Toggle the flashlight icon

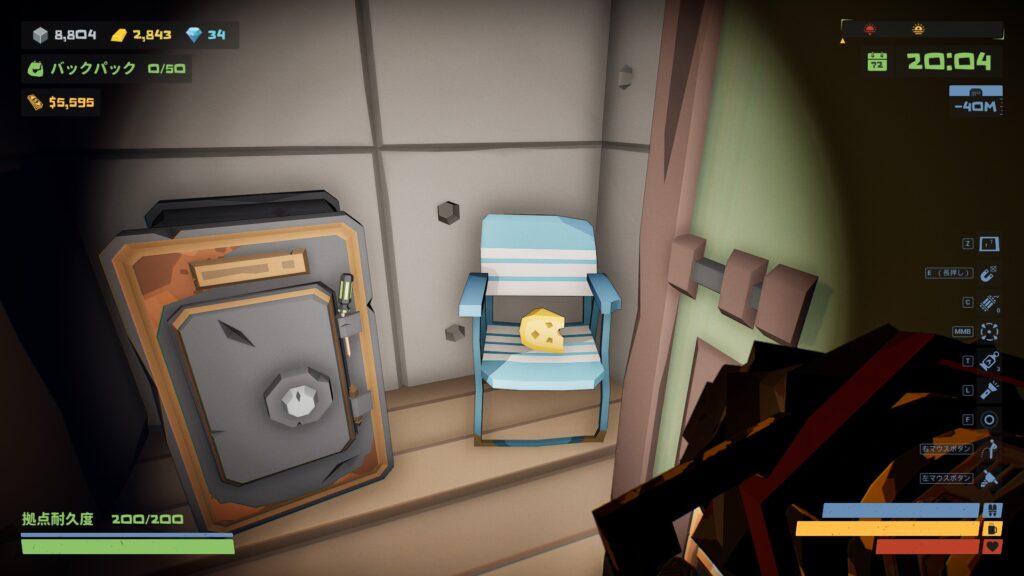pyautogui.click(x=989, y=390)
